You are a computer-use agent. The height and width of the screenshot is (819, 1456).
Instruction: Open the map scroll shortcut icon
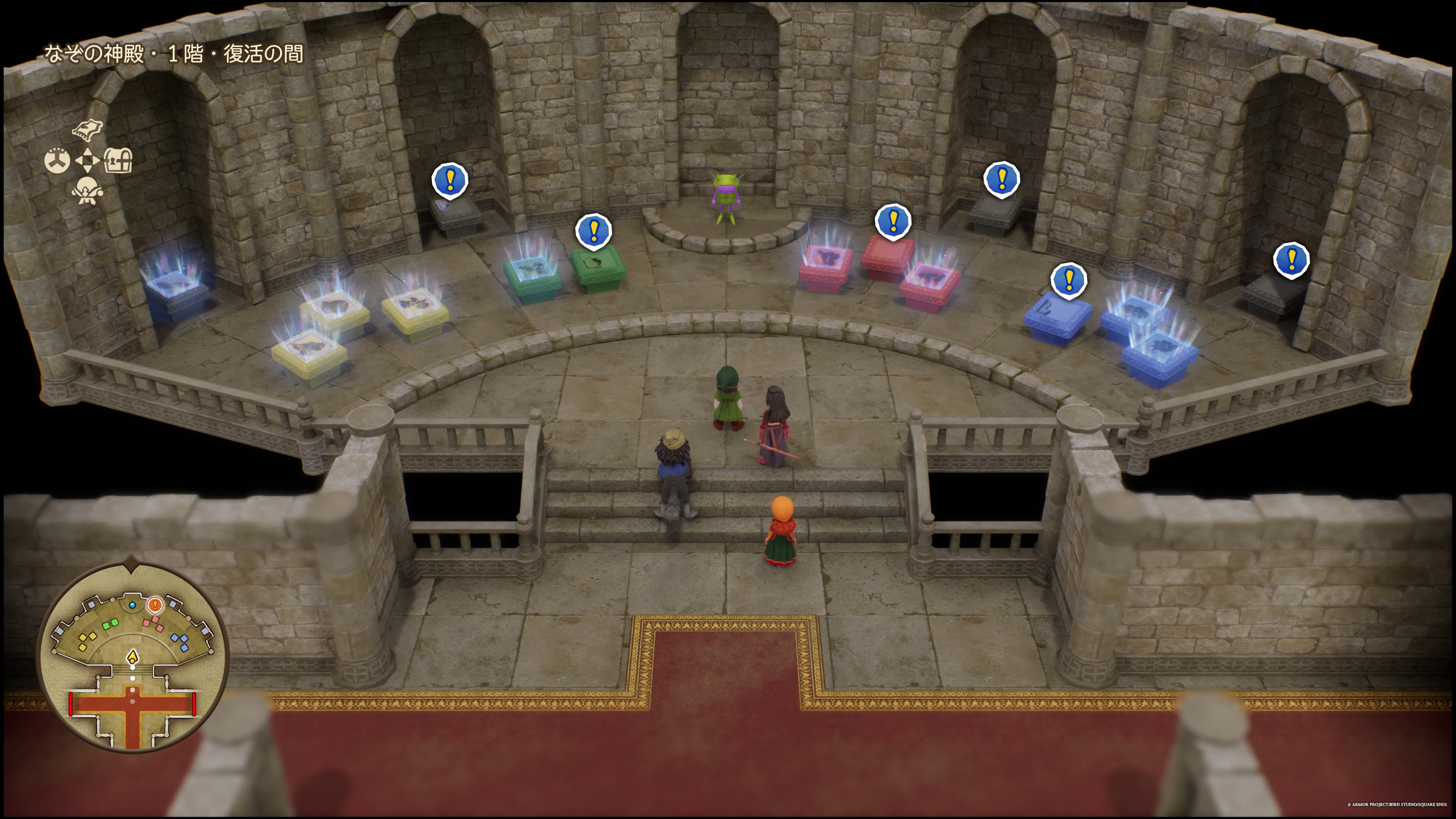88,129
